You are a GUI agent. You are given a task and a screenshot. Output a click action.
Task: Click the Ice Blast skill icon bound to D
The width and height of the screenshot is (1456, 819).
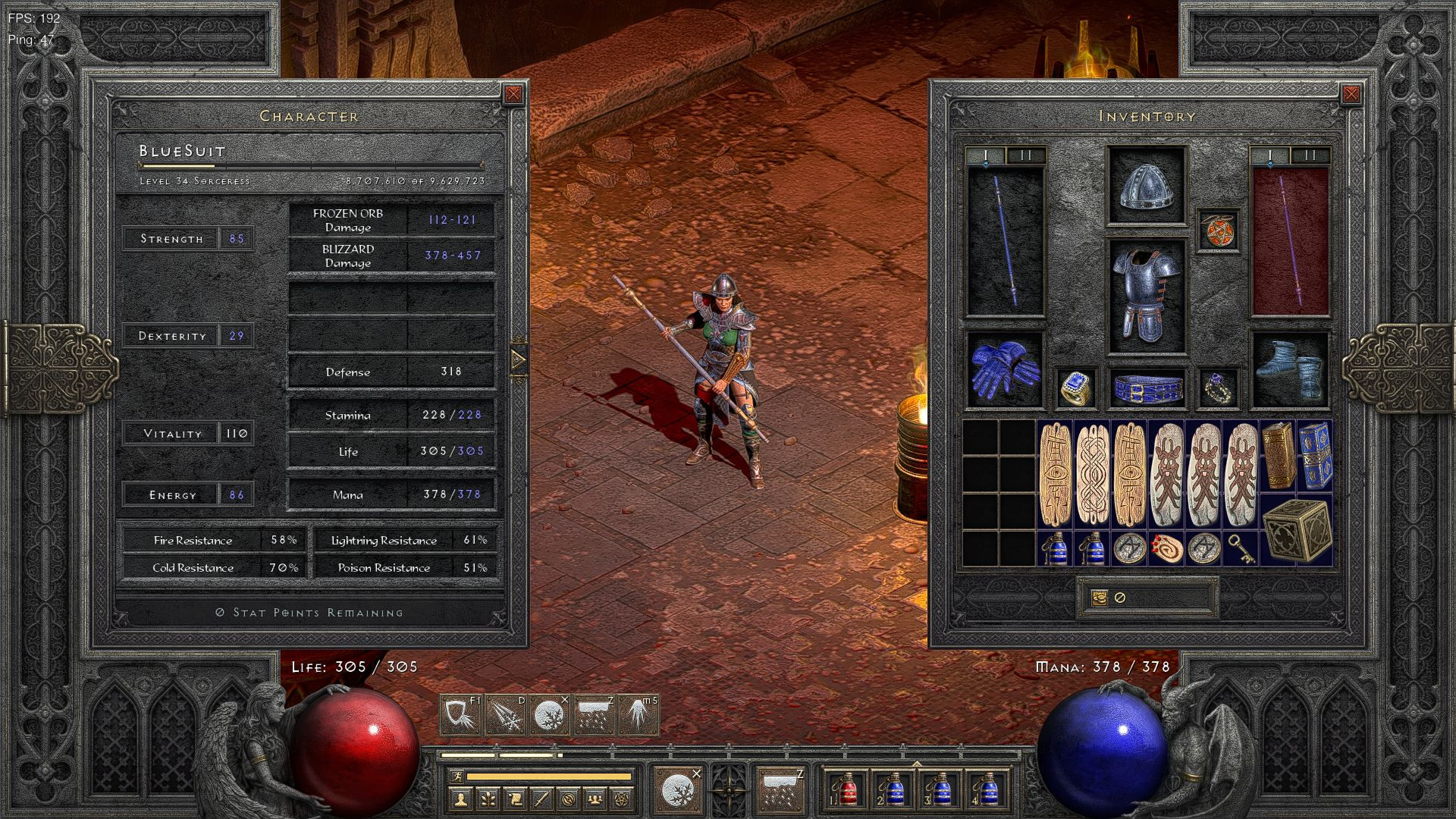(x=505, y=714)
